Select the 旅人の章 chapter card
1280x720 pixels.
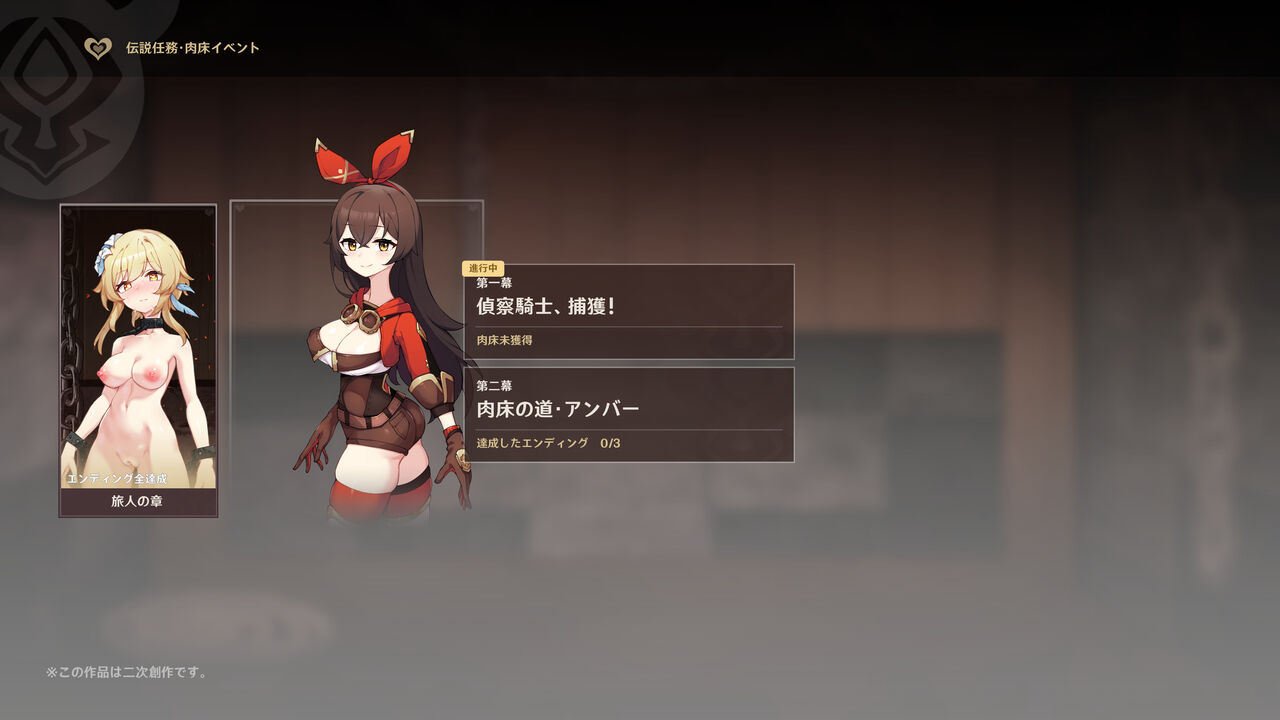138,361
